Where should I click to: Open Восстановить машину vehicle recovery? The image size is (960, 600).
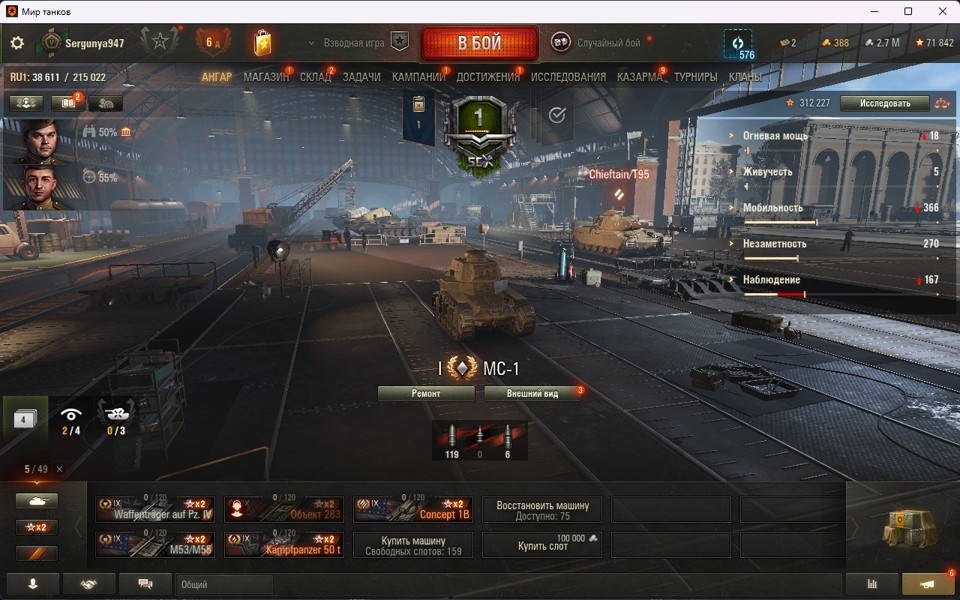point(543,510)
